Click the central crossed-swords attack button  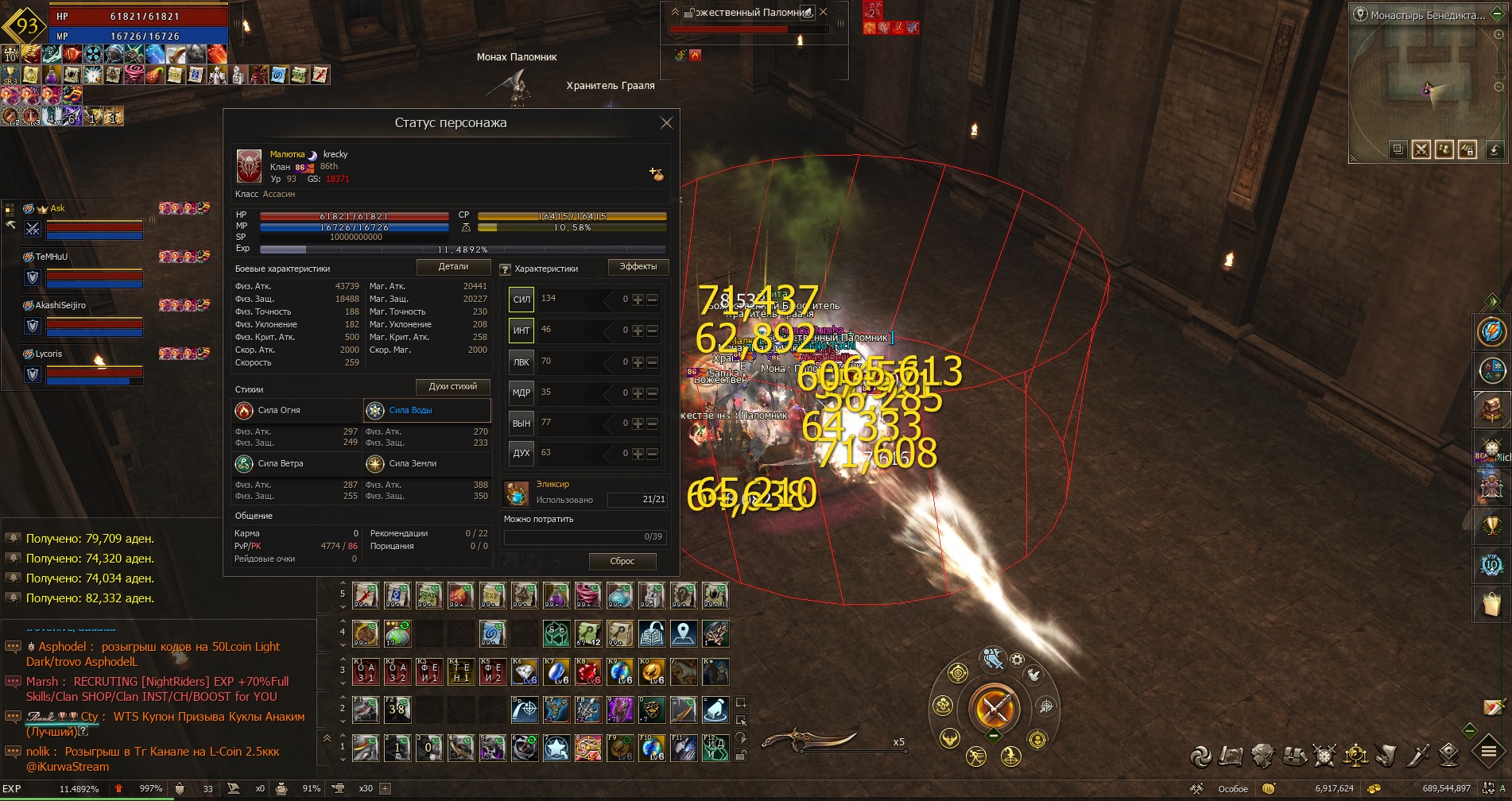point(994,706)
